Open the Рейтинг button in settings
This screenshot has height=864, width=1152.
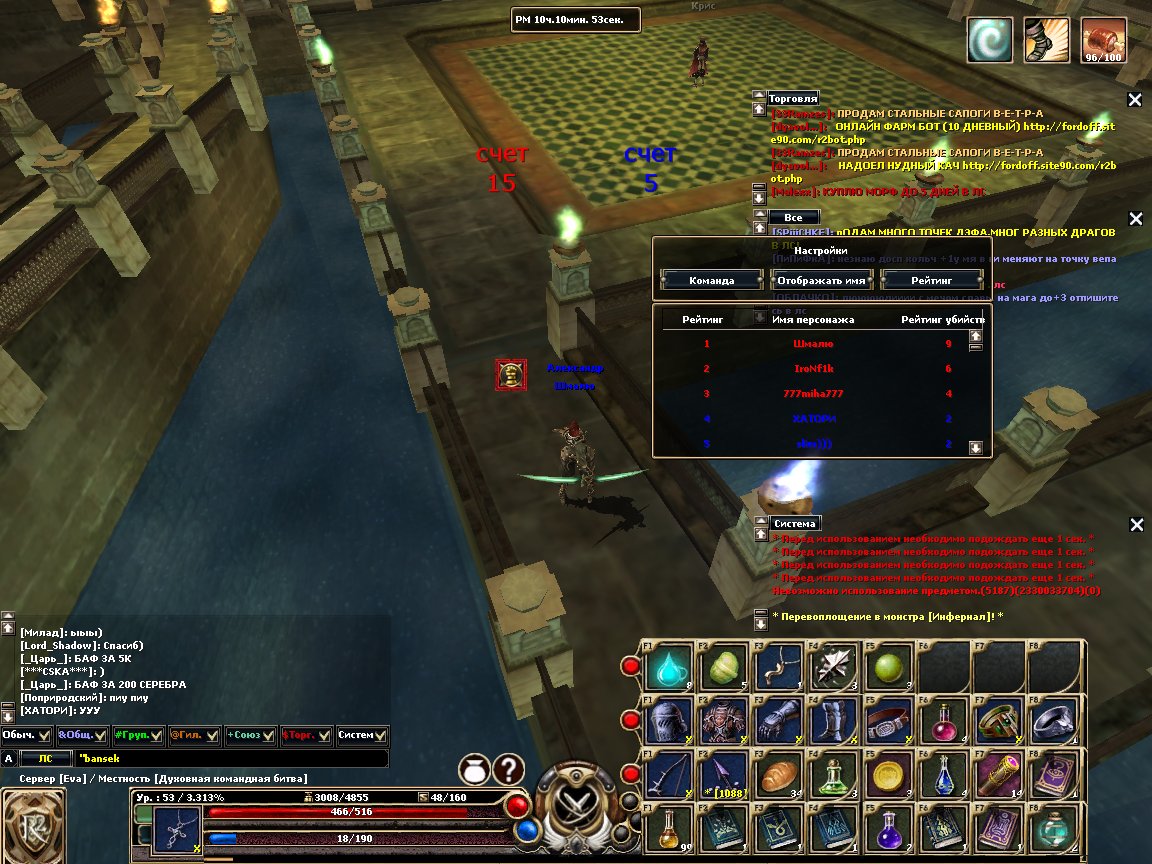point(931,280)
